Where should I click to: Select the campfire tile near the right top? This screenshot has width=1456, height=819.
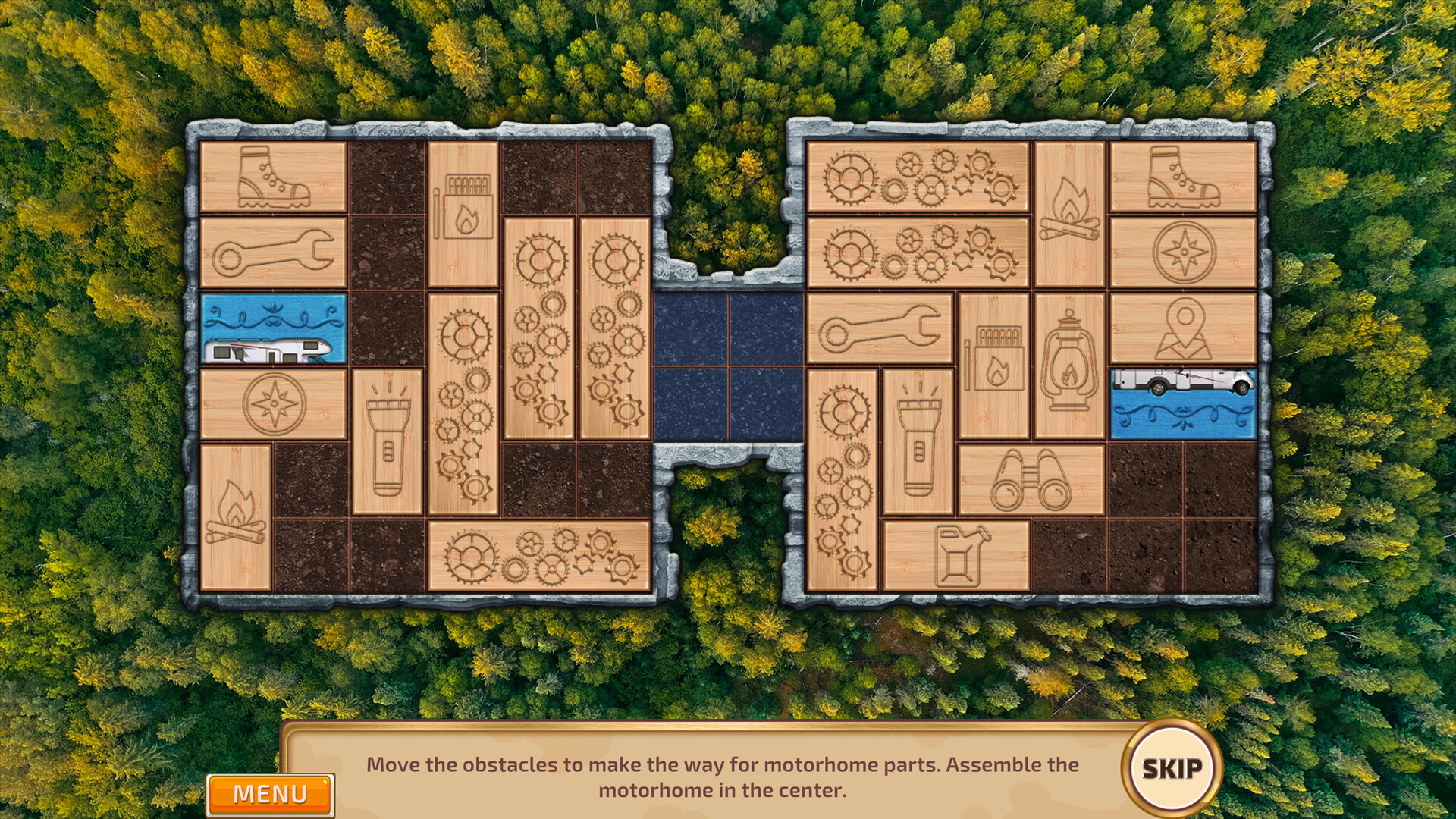(x=1068, y=212)
